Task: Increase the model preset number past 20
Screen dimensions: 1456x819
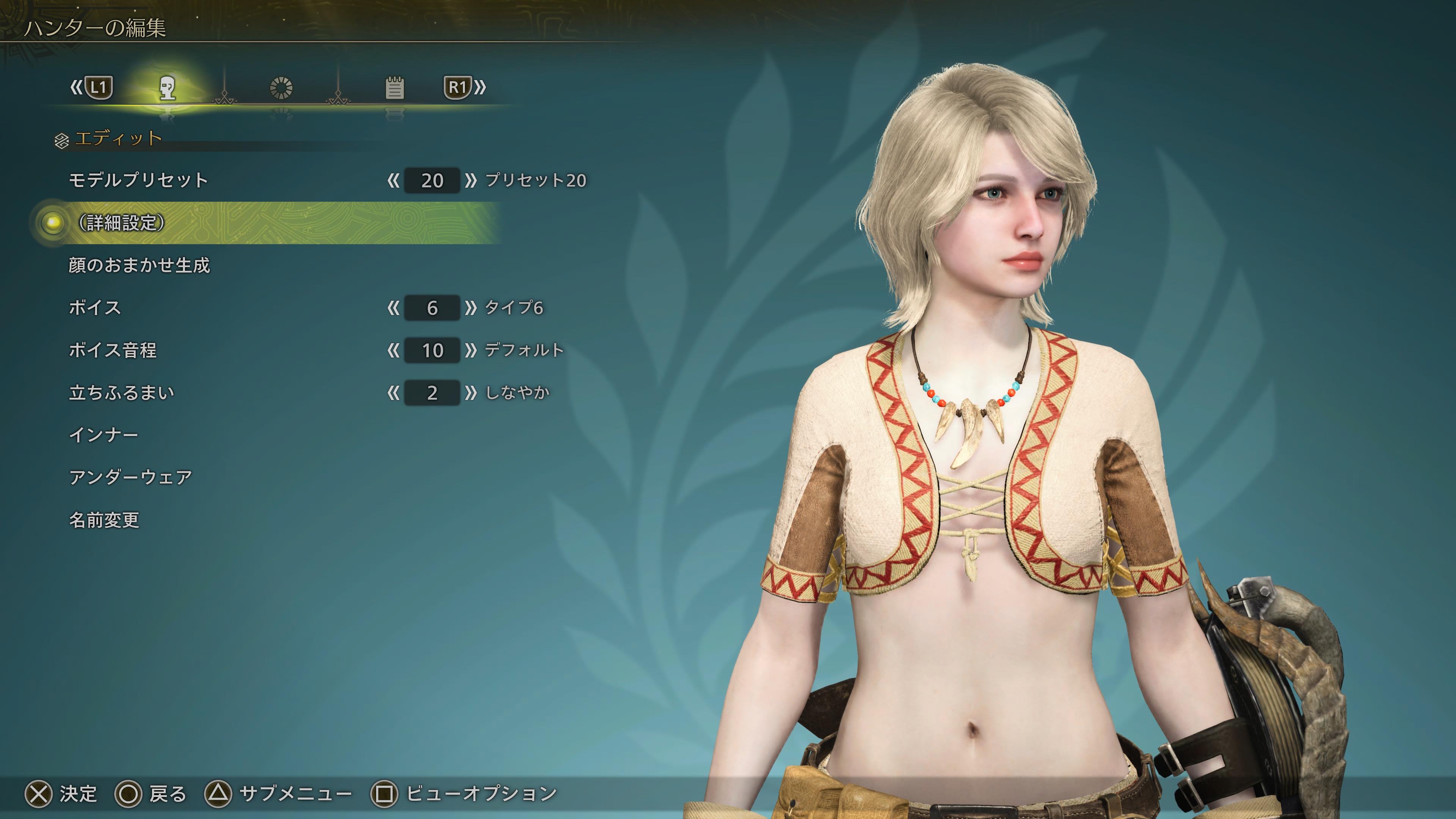Action: [x=470, y=181]
